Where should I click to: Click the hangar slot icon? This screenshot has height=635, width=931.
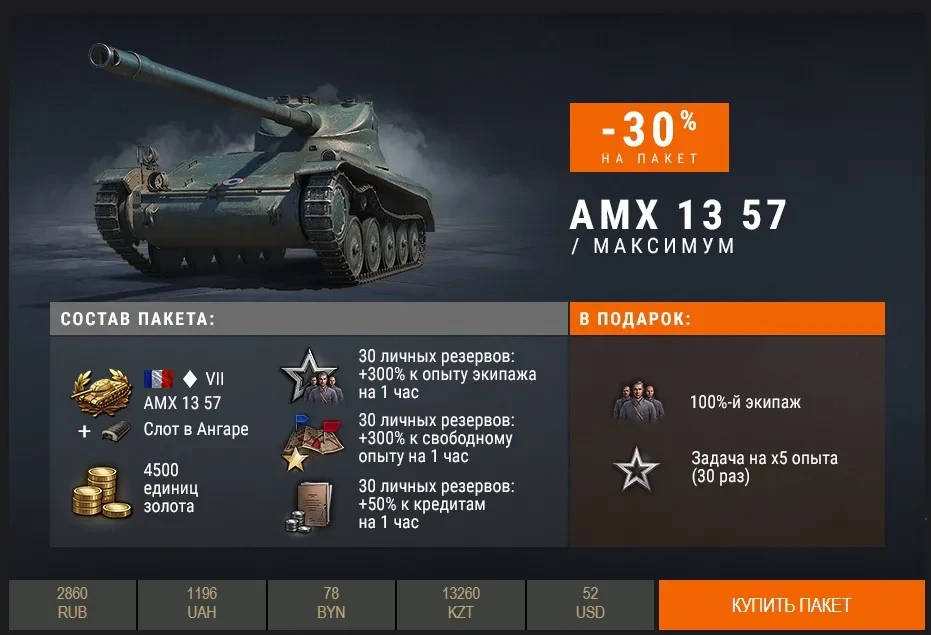click(x=116, y=430)
